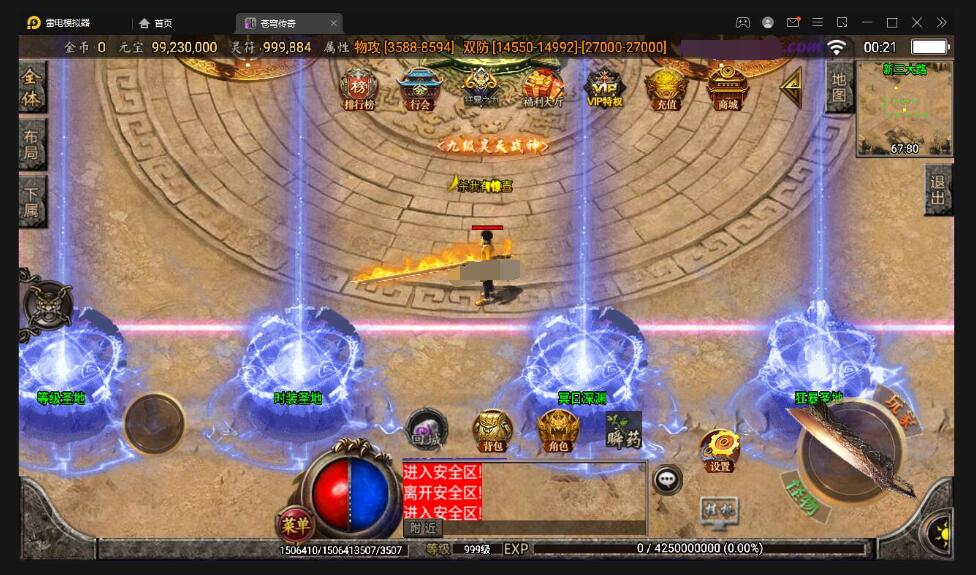The height and width of the screenshot is (575, 976).
Task: Open the 商城 shop icon
Action: click(727, 87)
